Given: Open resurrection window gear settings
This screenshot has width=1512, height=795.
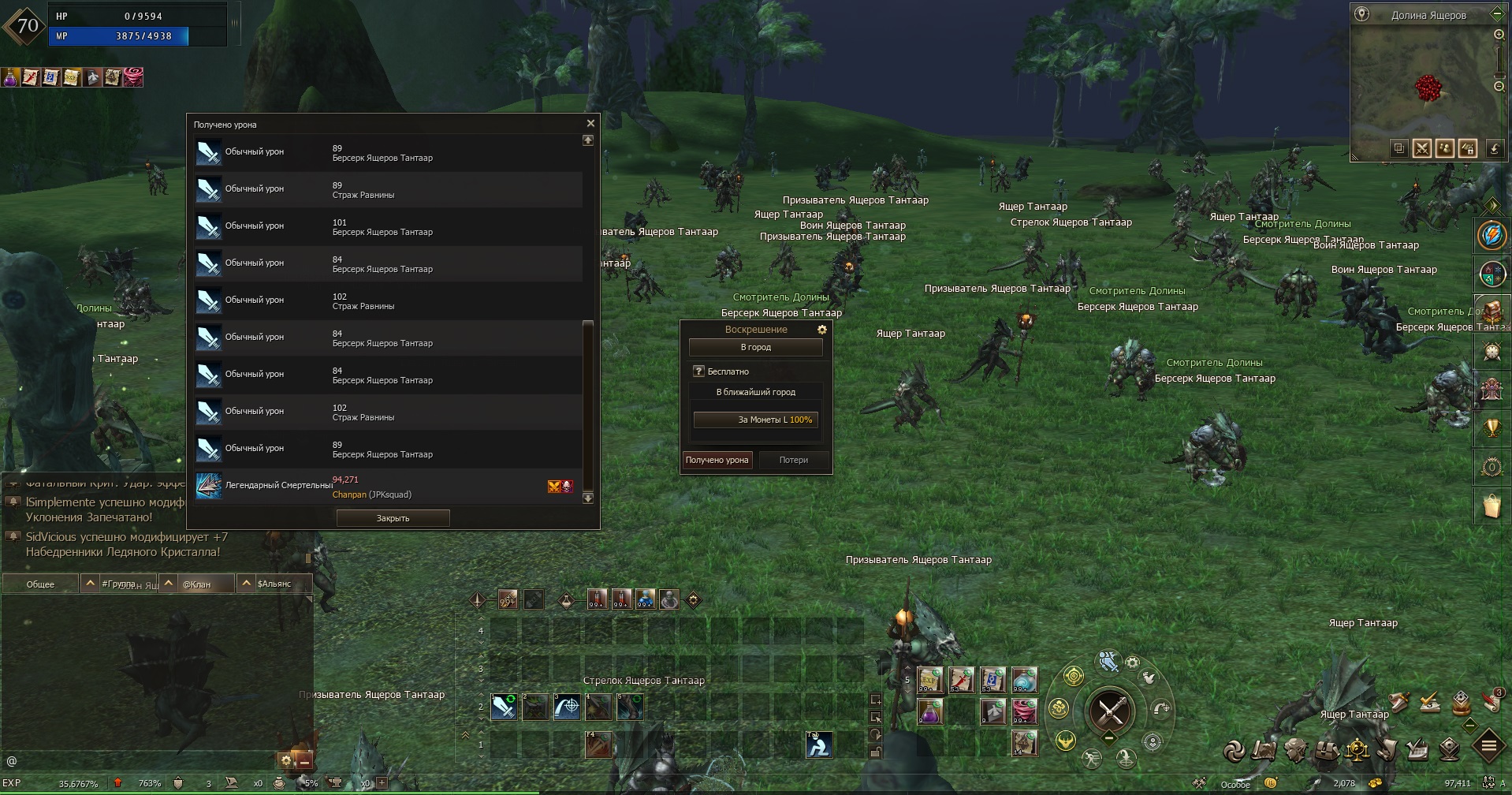Looking at the screenshot, I should [821, 330].
